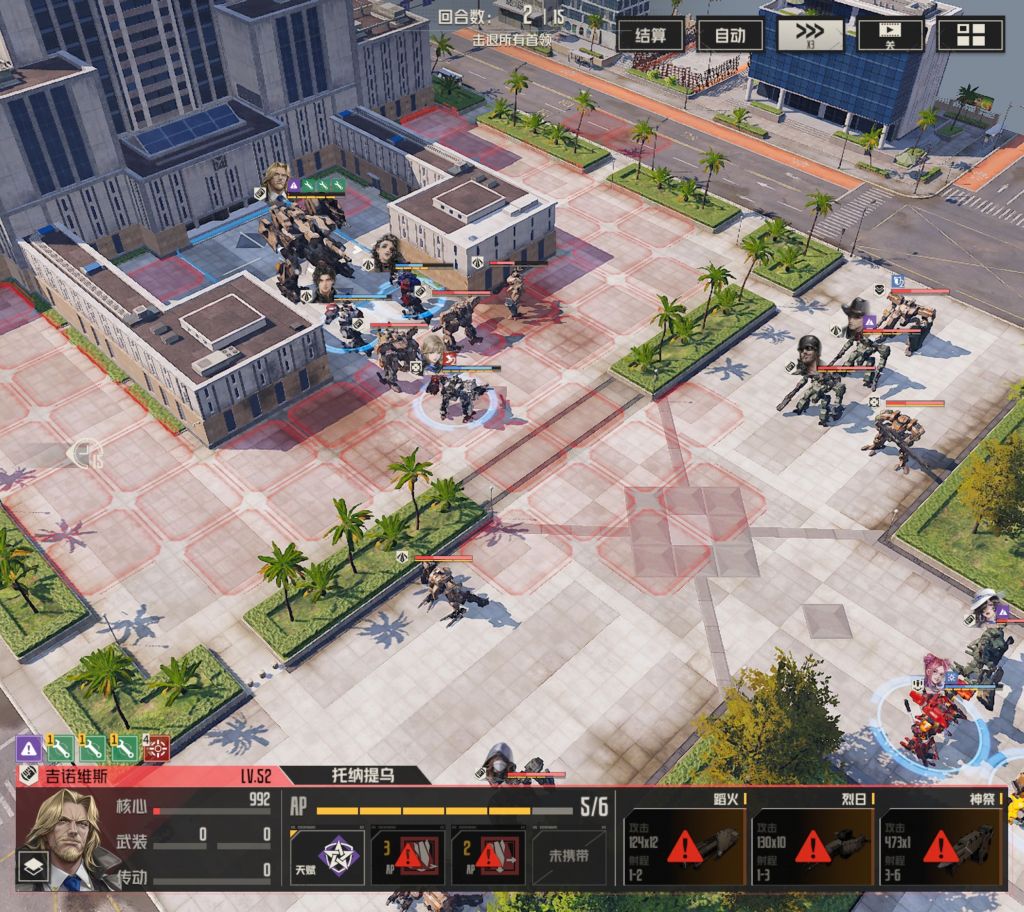Inspect the red crosshair status icon
Screen dimensions: 1024x912
point(156,747)
